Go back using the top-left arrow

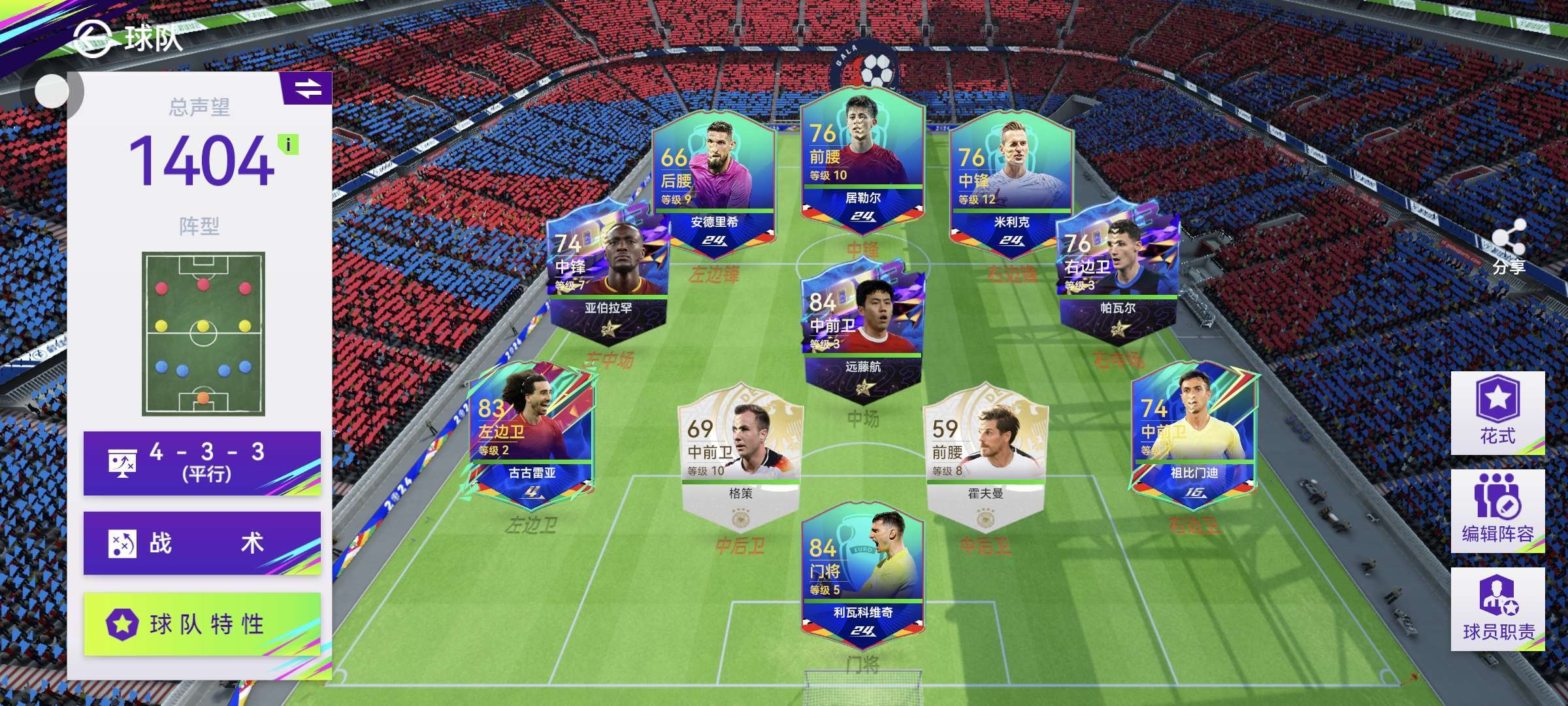[x=91, y=38]
